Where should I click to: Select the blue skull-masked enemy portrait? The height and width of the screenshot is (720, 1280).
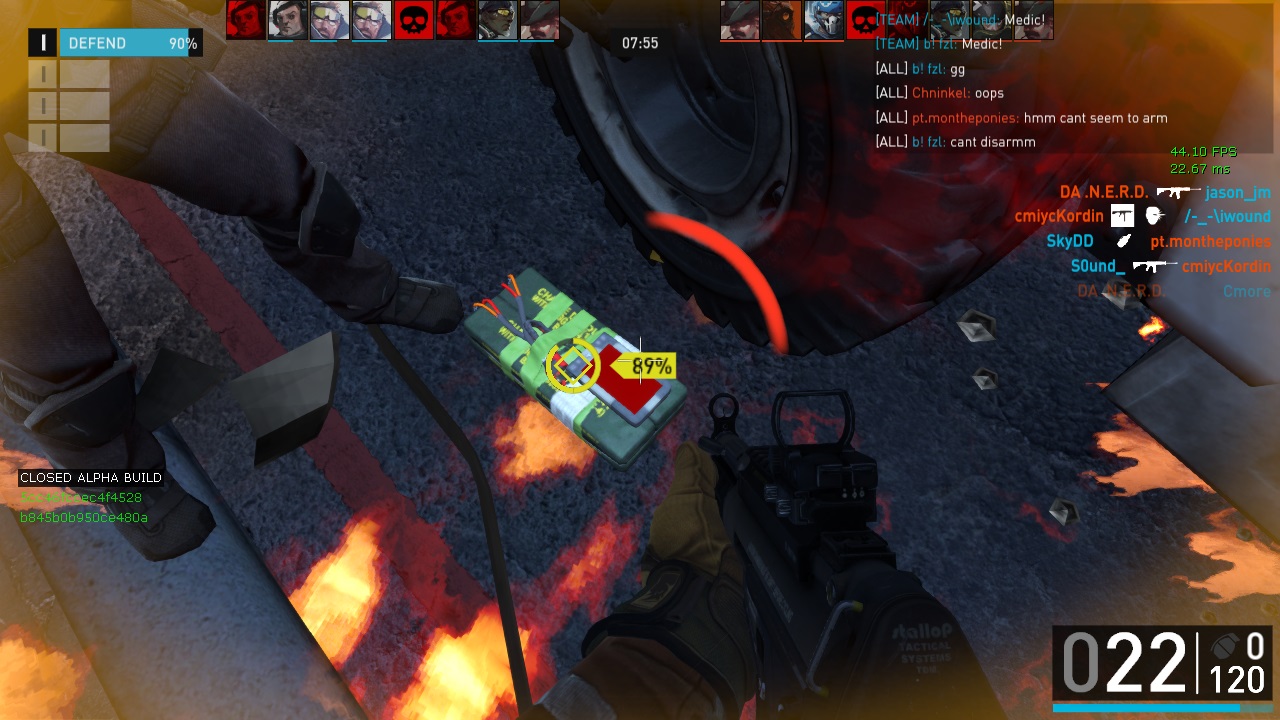(x=822, y=20)
